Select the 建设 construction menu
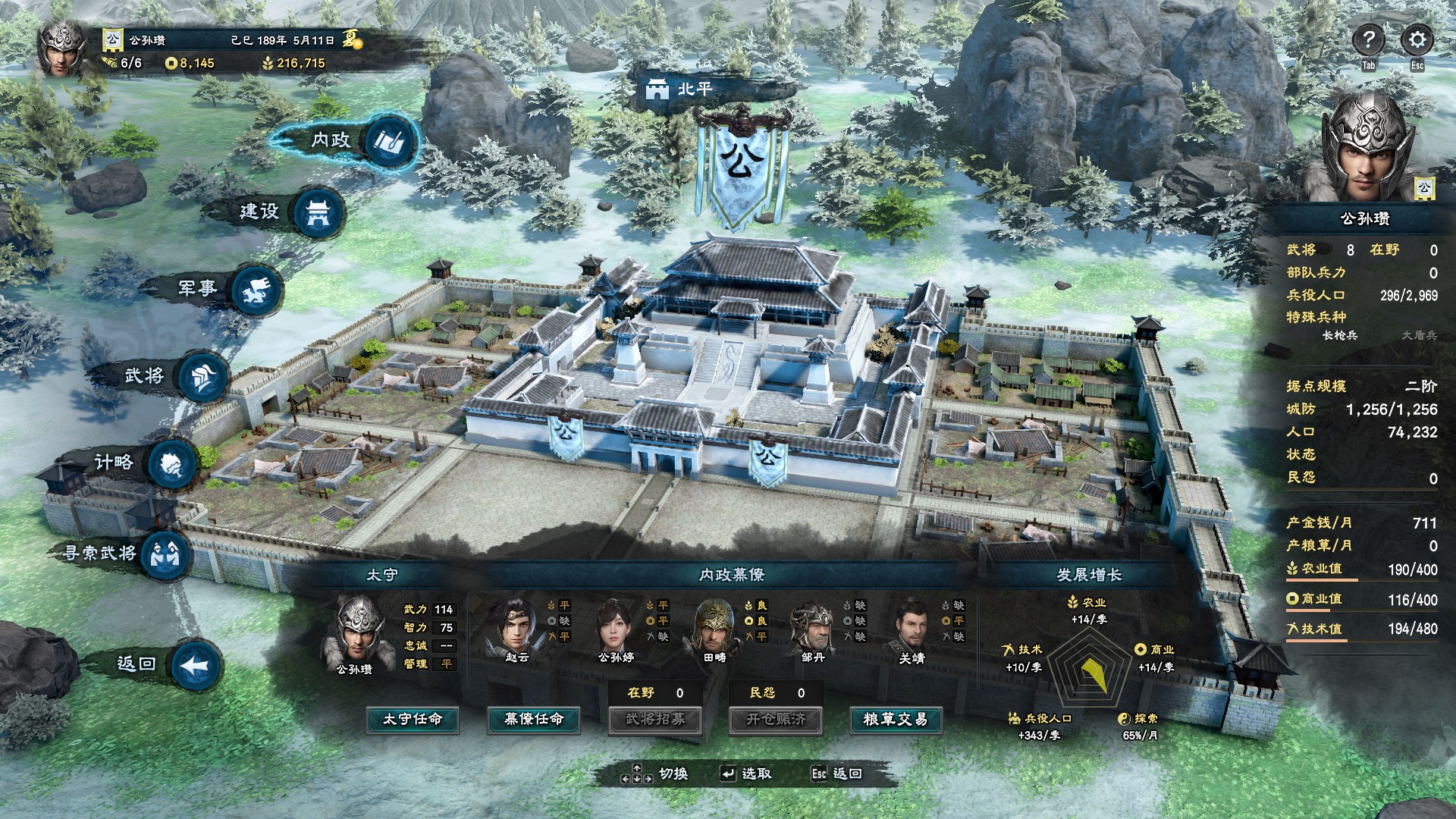Screen dimensions: 1456x819 tap(317, 213)
